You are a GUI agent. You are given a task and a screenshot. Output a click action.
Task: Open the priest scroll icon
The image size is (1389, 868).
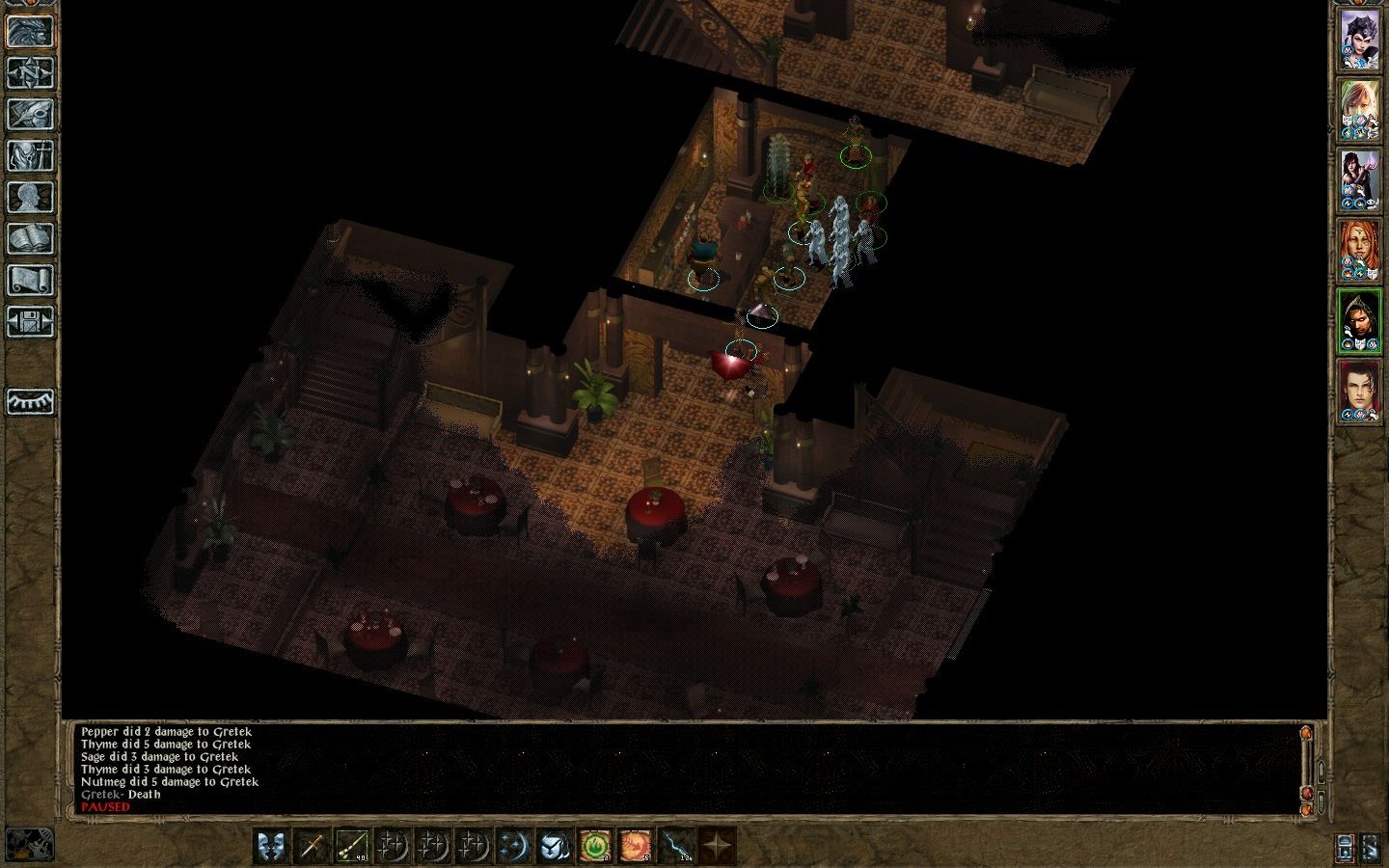(30, 280)
